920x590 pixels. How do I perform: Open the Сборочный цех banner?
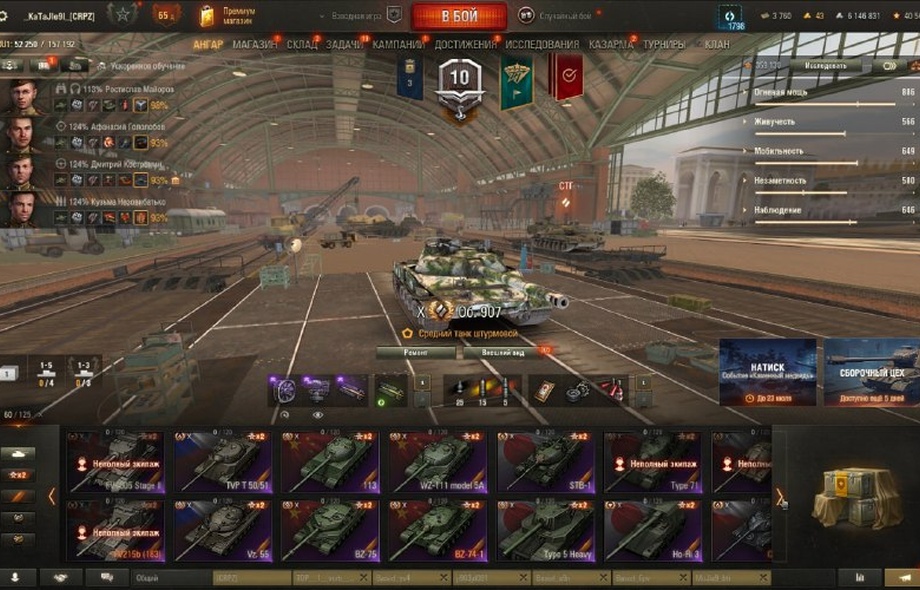pyautogui.click(x=871, y=372)
